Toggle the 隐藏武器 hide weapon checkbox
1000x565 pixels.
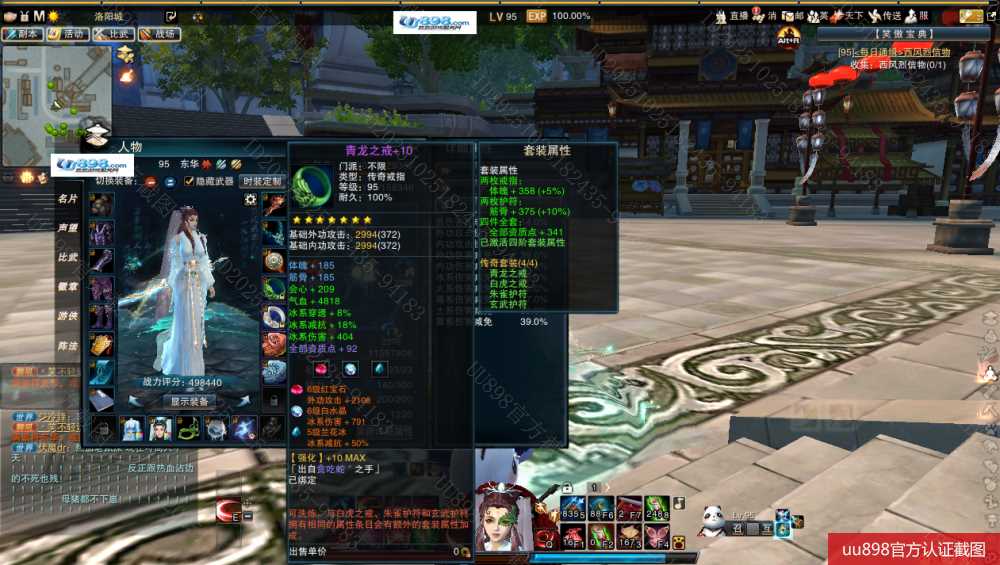(x=189, y=181)
